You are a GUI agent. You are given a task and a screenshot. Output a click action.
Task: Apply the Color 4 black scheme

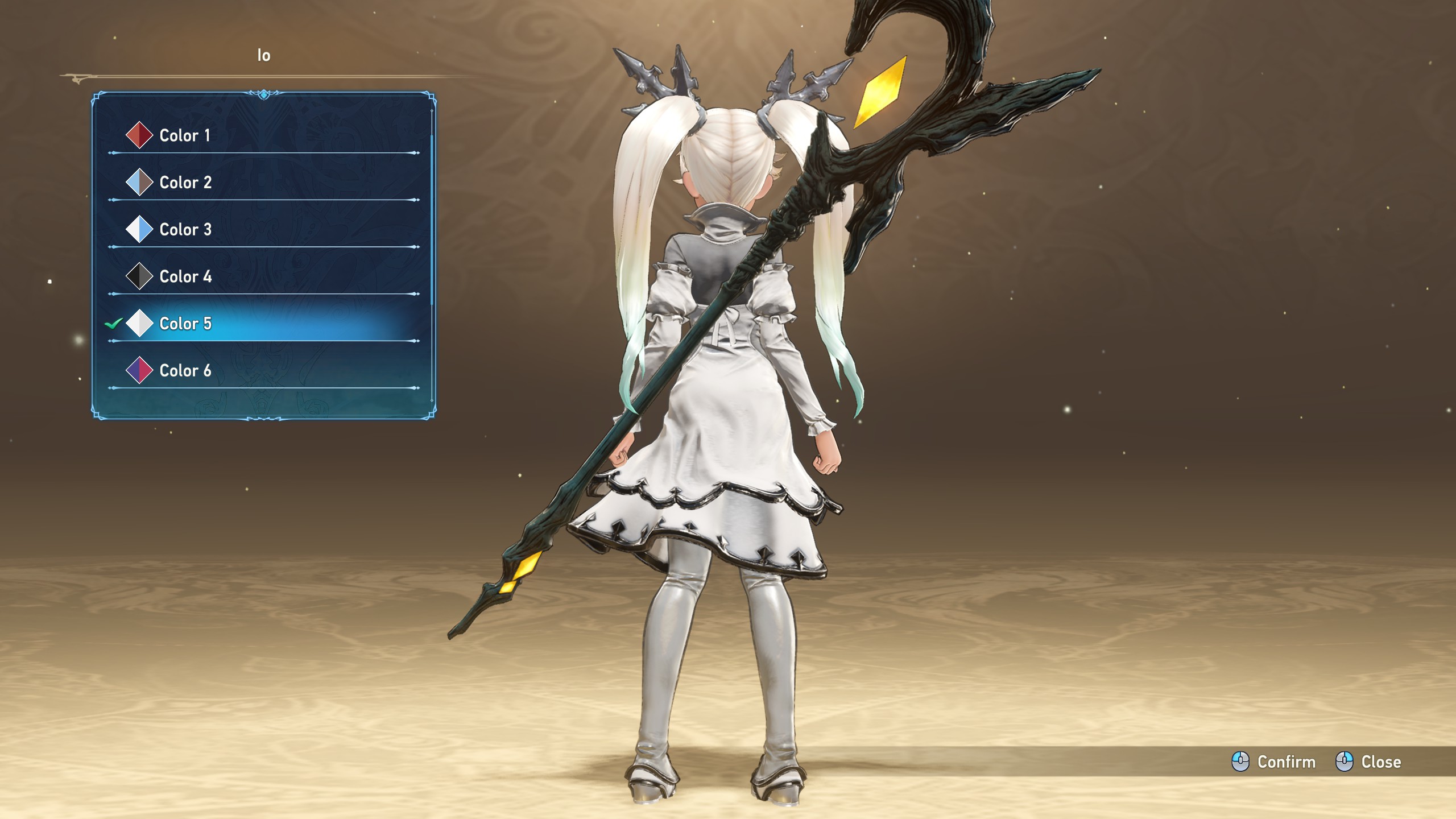pyautogui.click(x=185, y=277)
